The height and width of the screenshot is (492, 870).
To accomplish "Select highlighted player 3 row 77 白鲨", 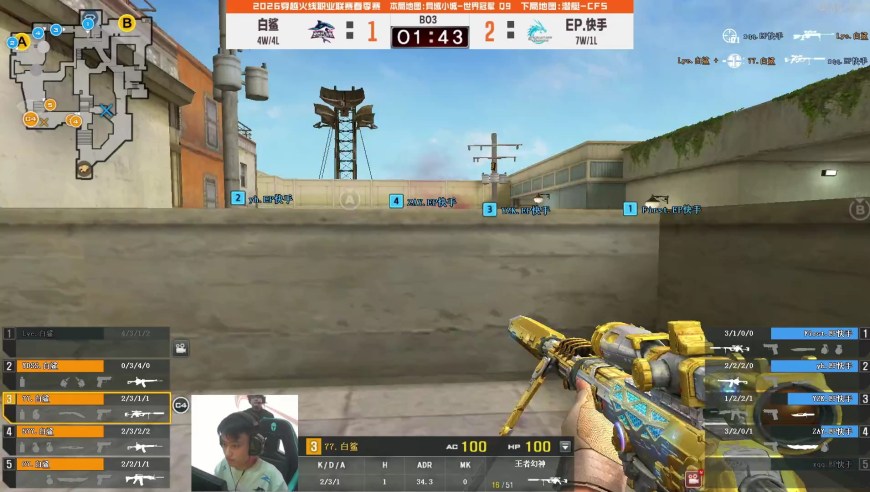I will (85, 406).
